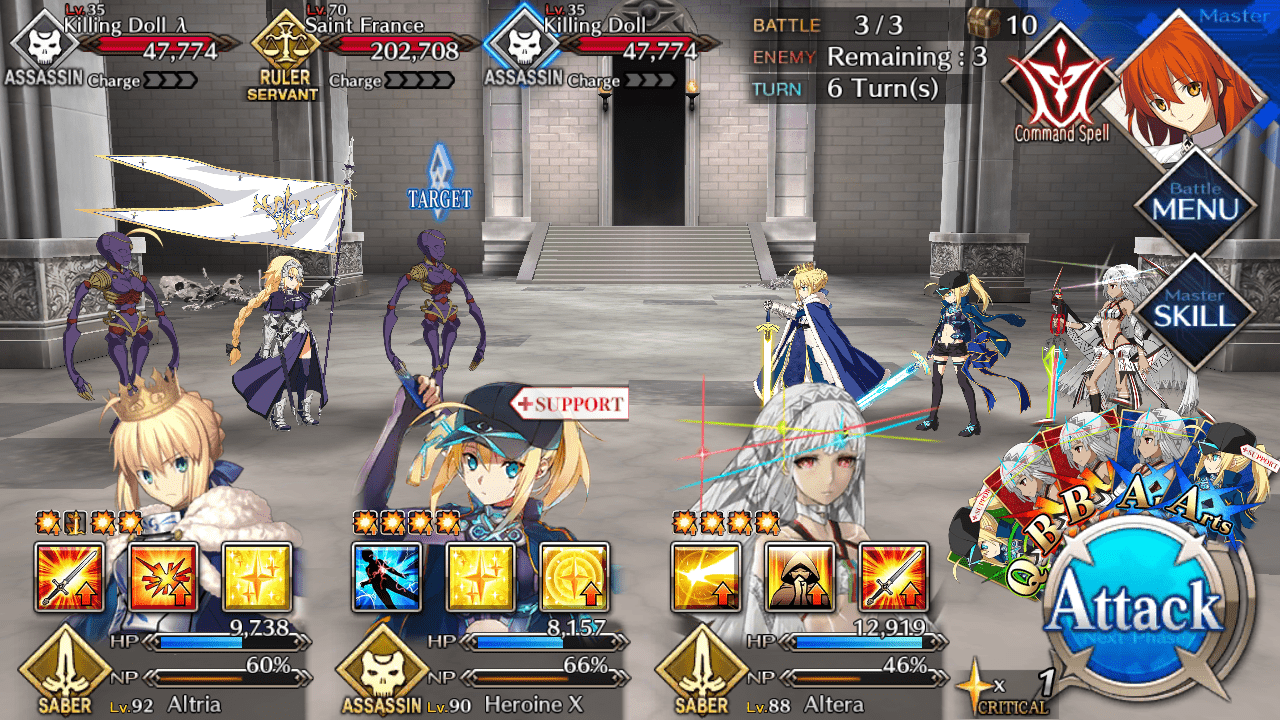Activate Altera's golden slash skill
1280x720 pixels.
point(706,577)
